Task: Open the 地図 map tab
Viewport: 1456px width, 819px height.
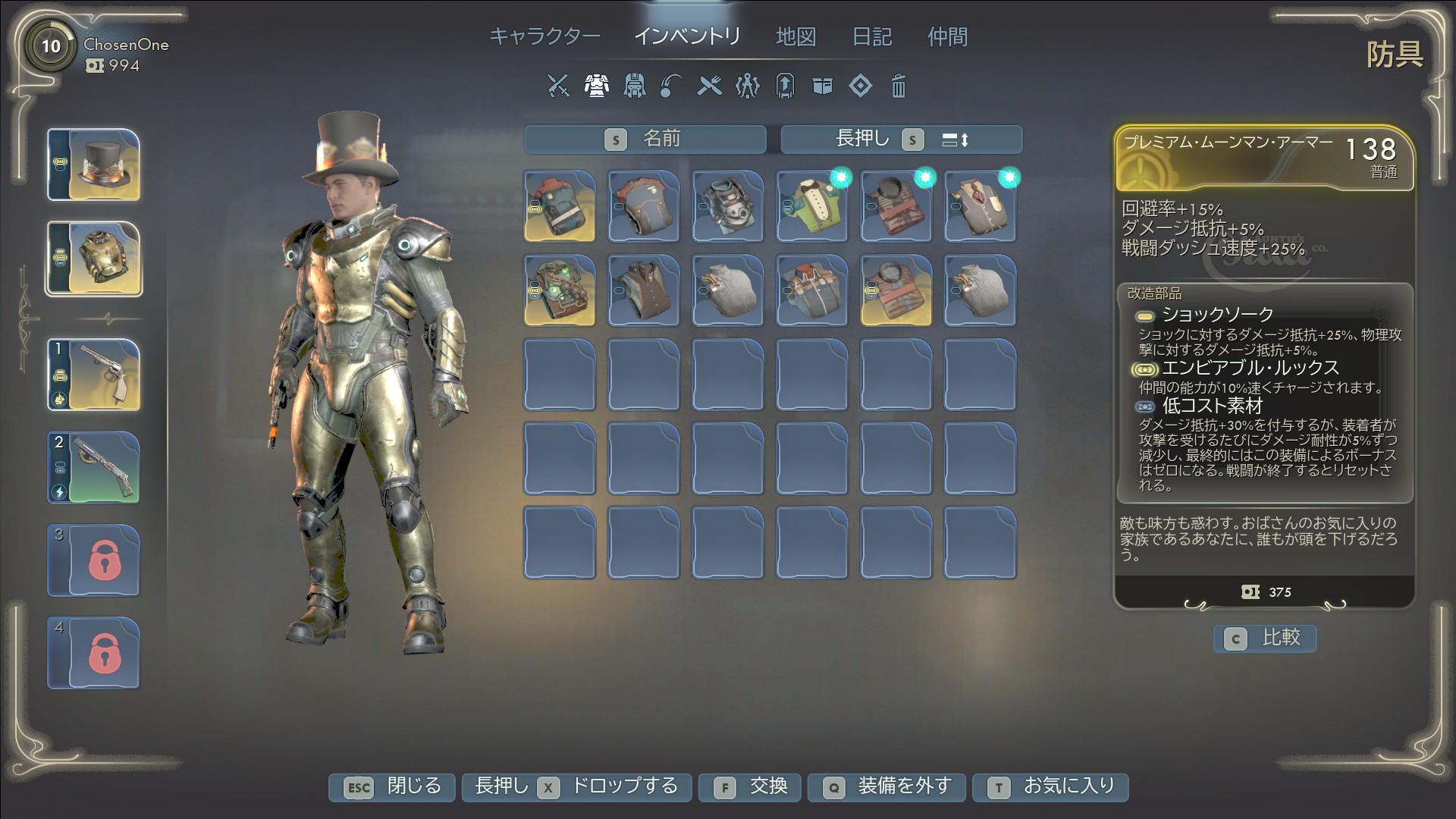Action: point(795,36)
